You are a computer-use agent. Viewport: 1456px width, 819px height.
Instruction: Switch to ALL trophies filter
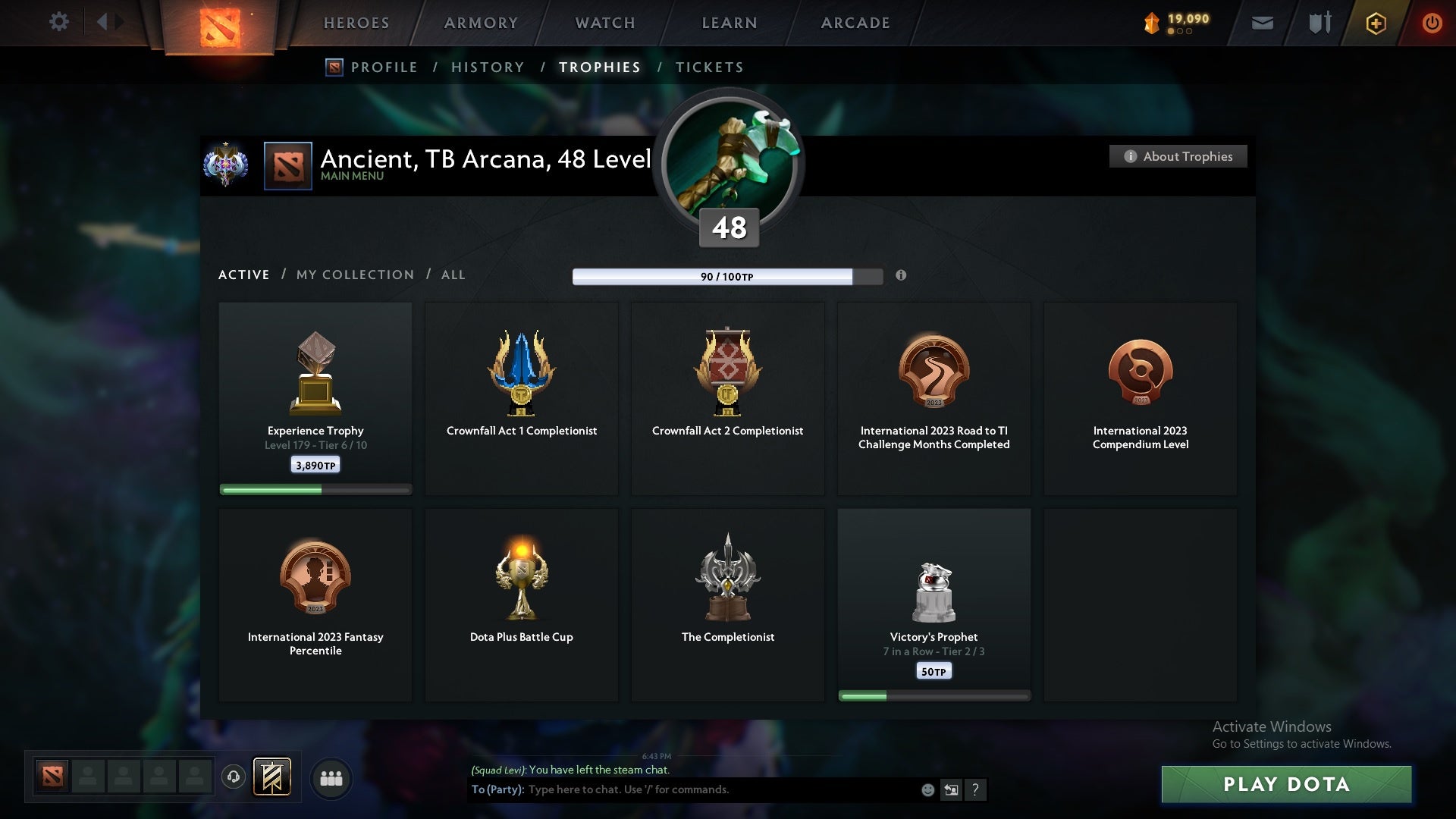[x=453, y=275]
